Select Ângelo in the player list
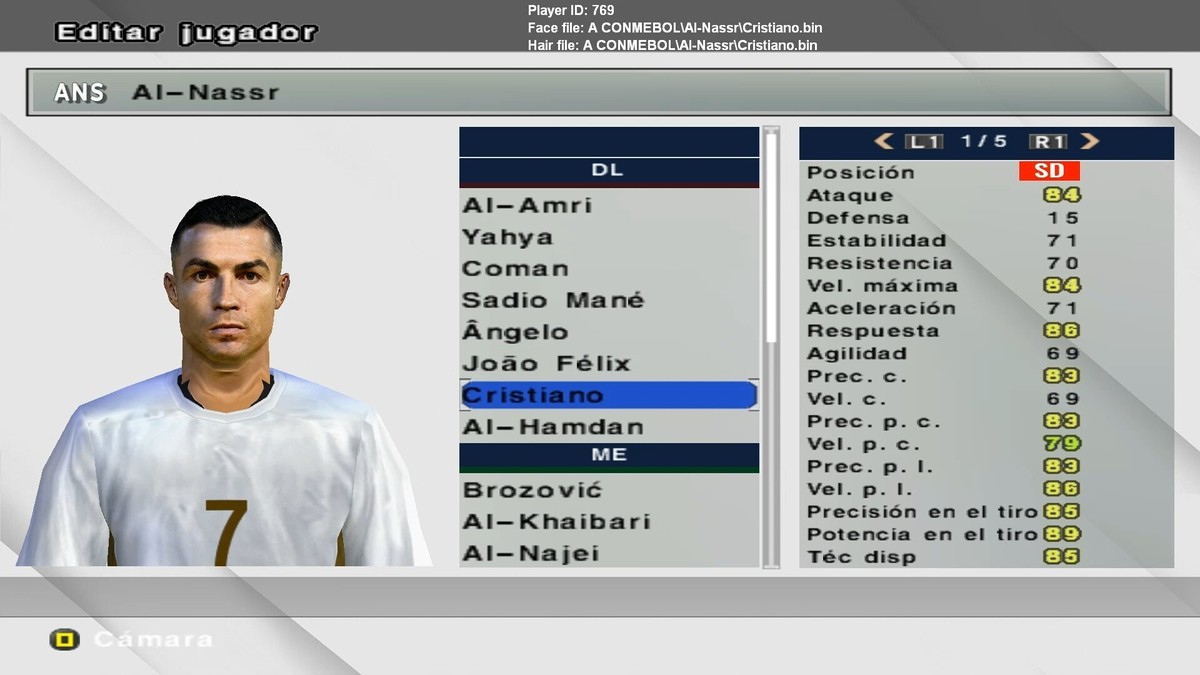The height and width of the screenshot is (675, 1200). [515, 332]
